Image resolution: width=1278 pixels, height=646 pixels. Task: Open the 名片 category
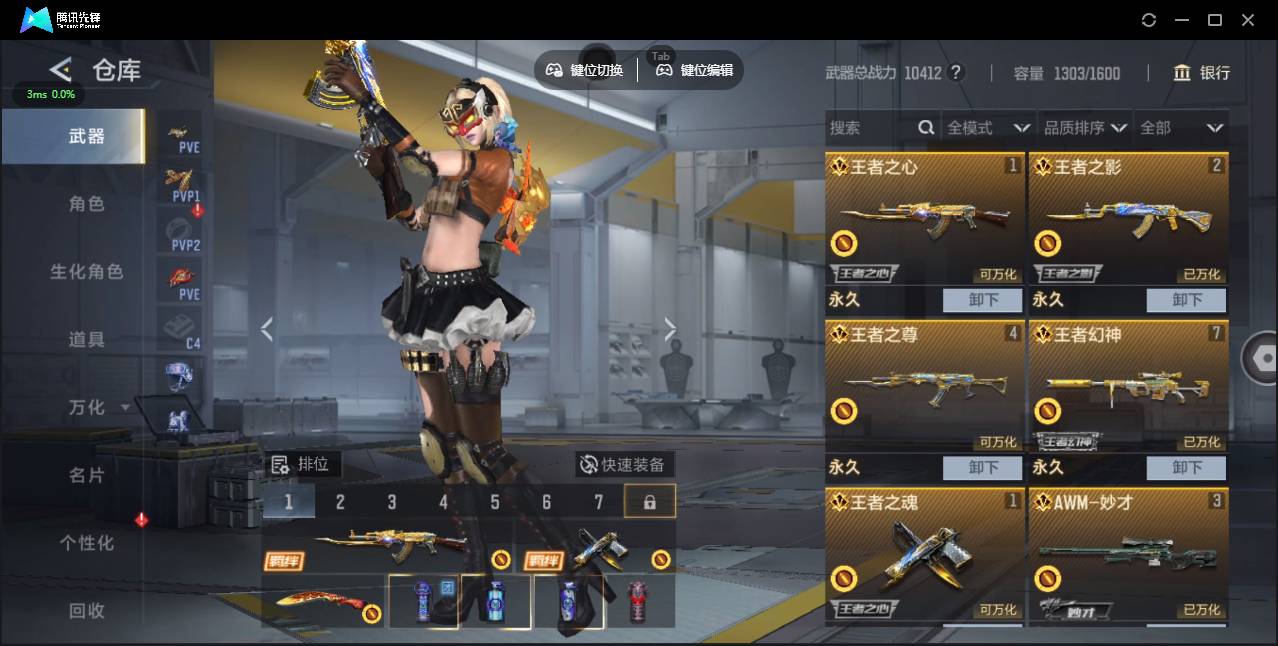click(86, 475)
